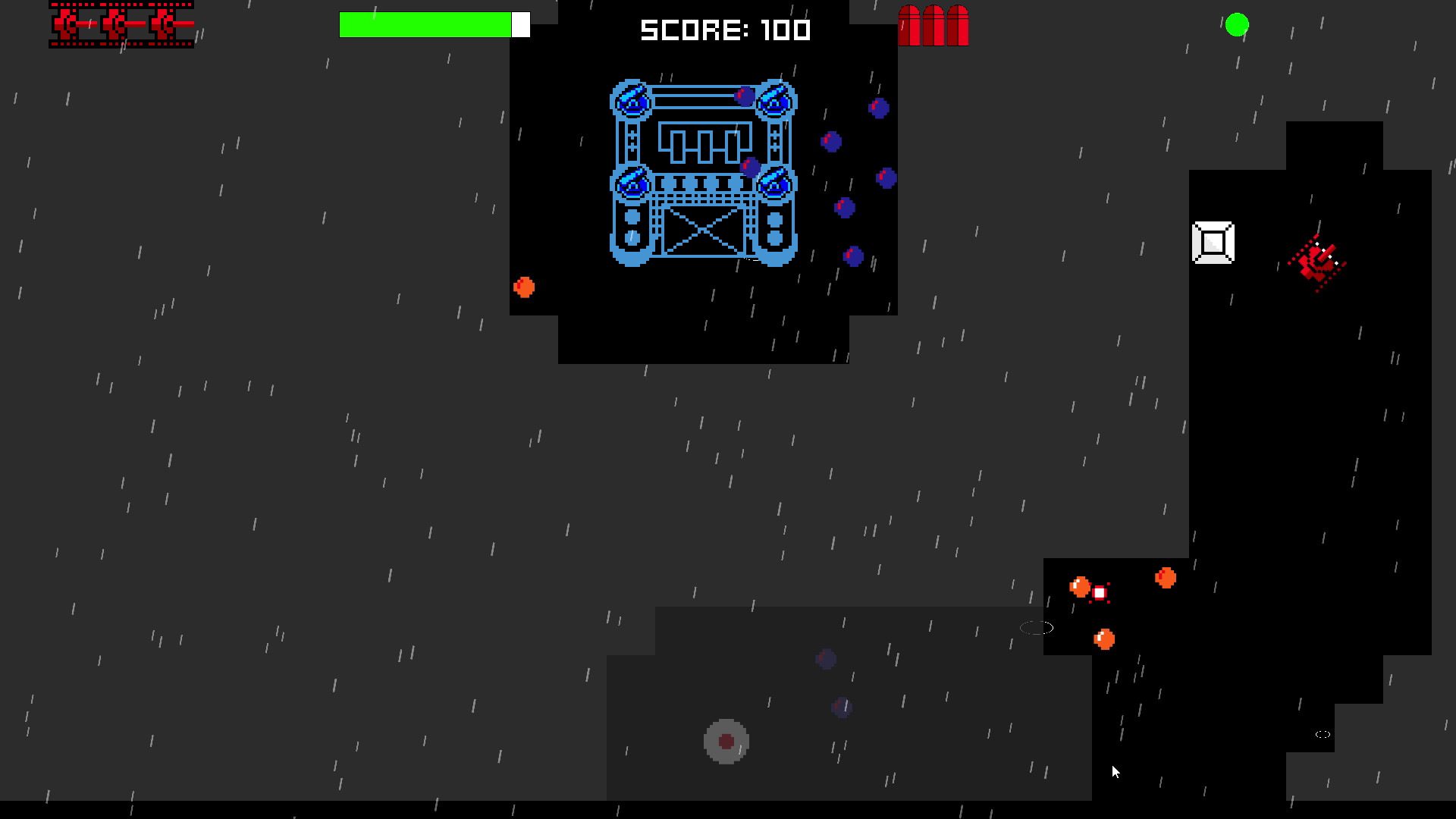The height and width of the screenshot is (819, 1456).
Task: Click the white segment at health bar end
Action: (521, 24)
